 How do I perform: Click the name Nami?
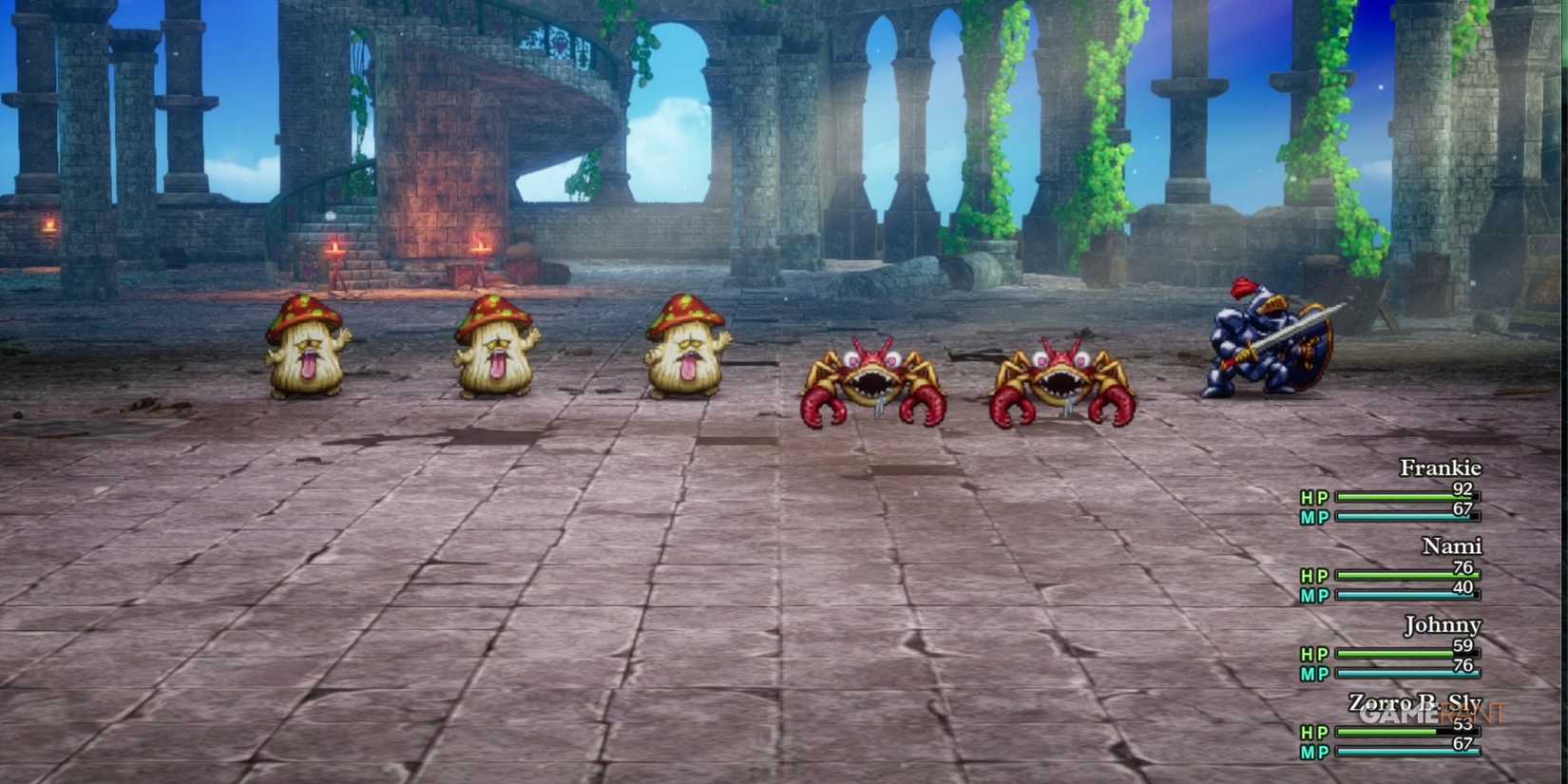(x=1453, y=546)
